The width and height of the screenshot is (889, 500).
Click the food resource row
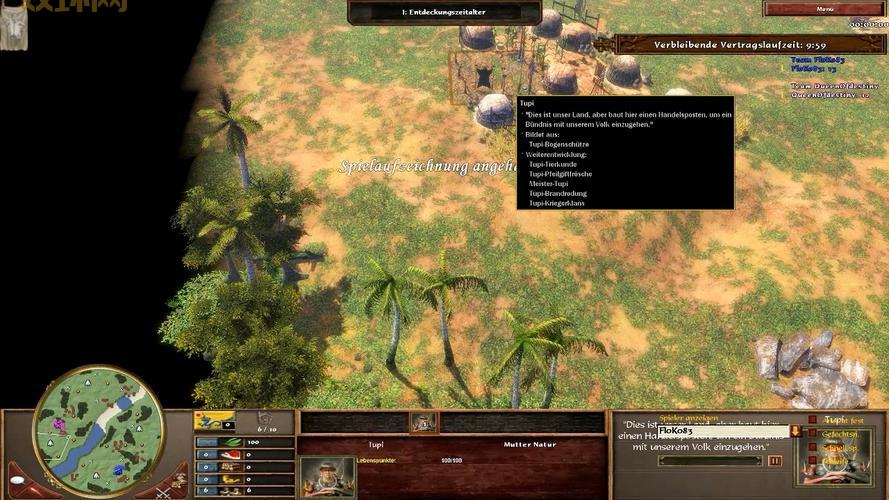tap(245, 454)
